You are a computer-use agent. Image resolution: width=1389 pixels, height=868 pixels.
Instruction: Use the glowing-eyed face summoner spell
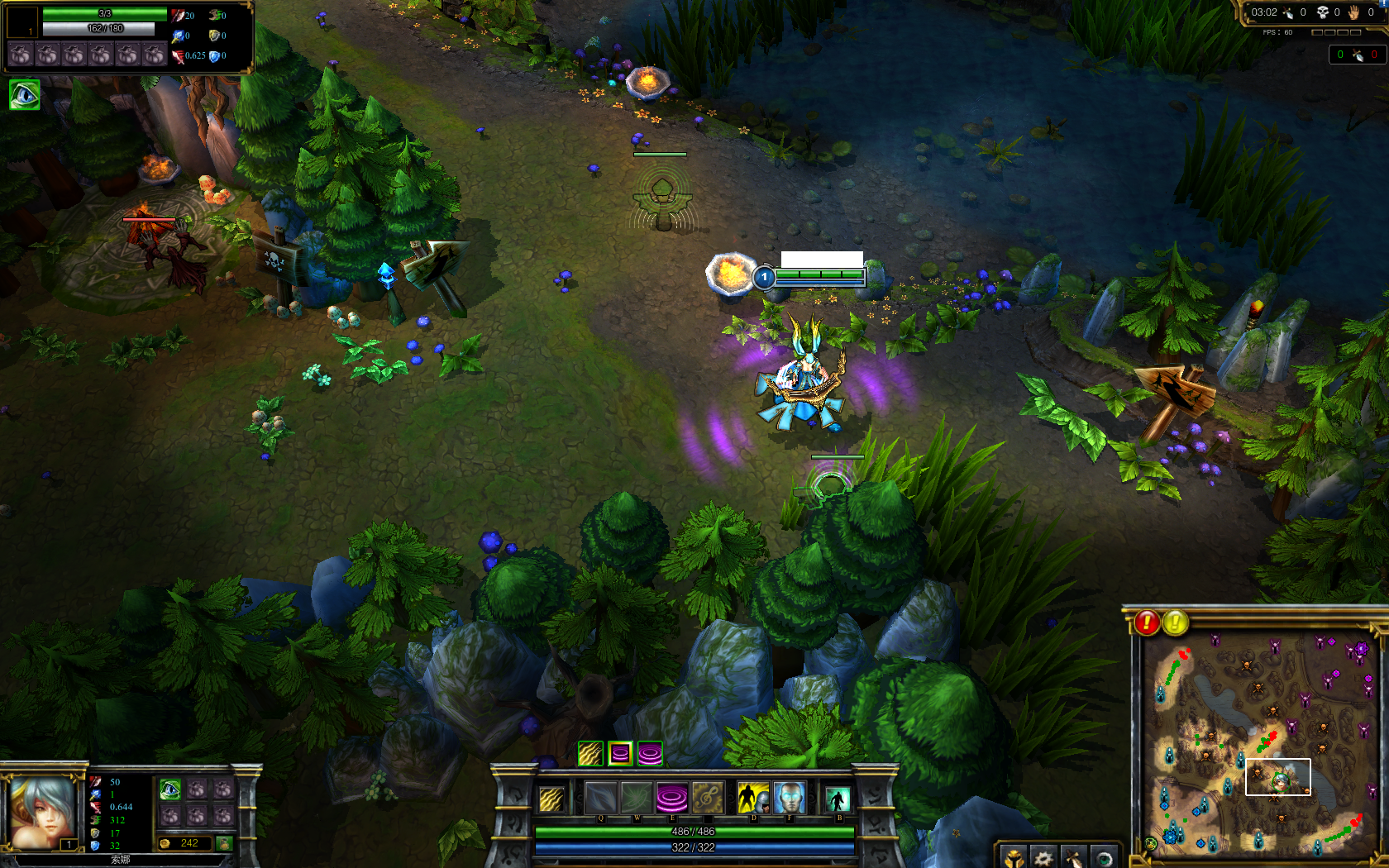point(789,799)
